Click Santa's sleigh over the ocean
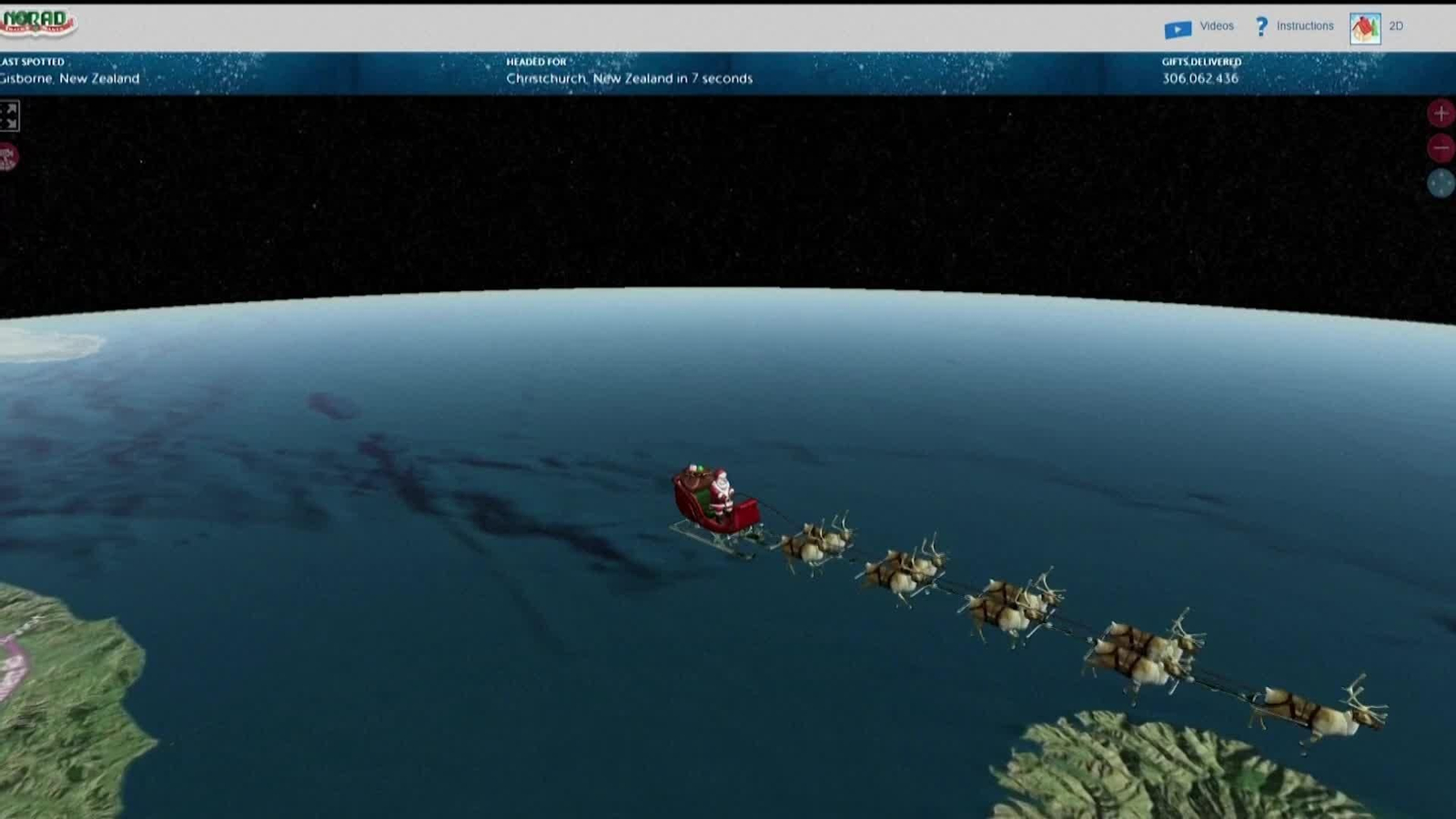This screenshot has width=1456, height=819. 719,500
